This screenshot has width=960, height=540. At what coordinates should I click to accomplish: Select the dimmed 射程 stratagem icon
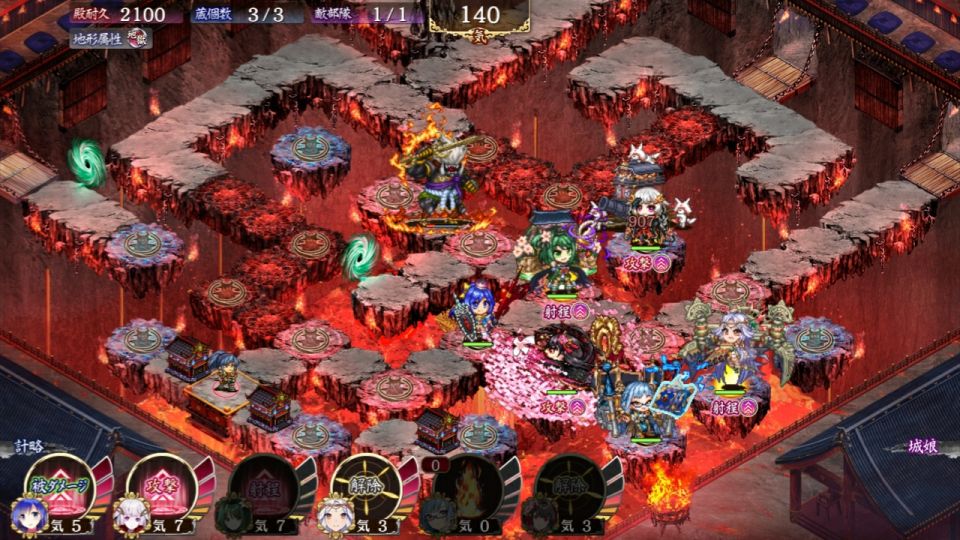click(262, 488)
